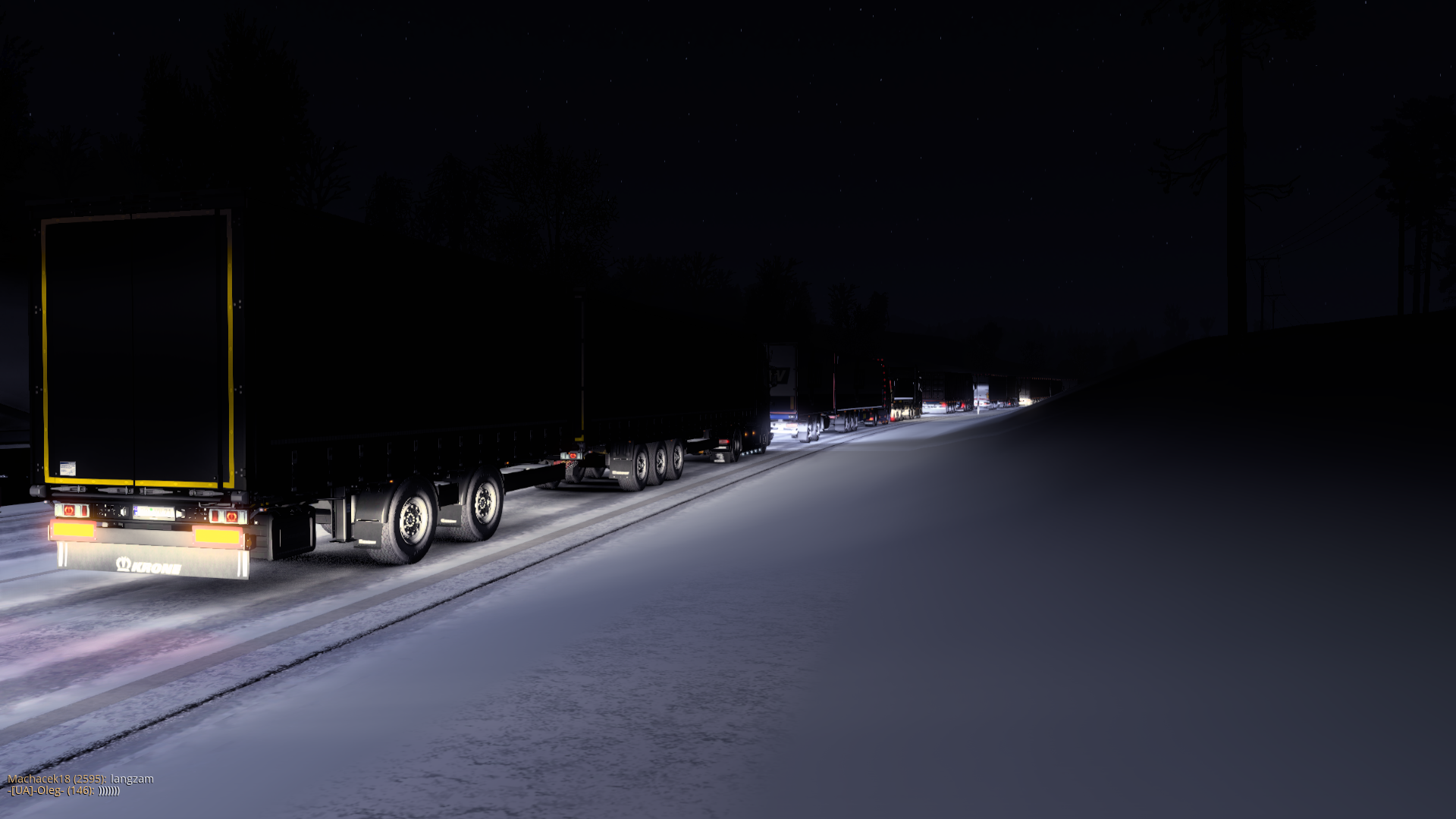1456x819 pixels.
Task: Select the -[UA]-Oleg- chat message
Action: pos(109,791)
